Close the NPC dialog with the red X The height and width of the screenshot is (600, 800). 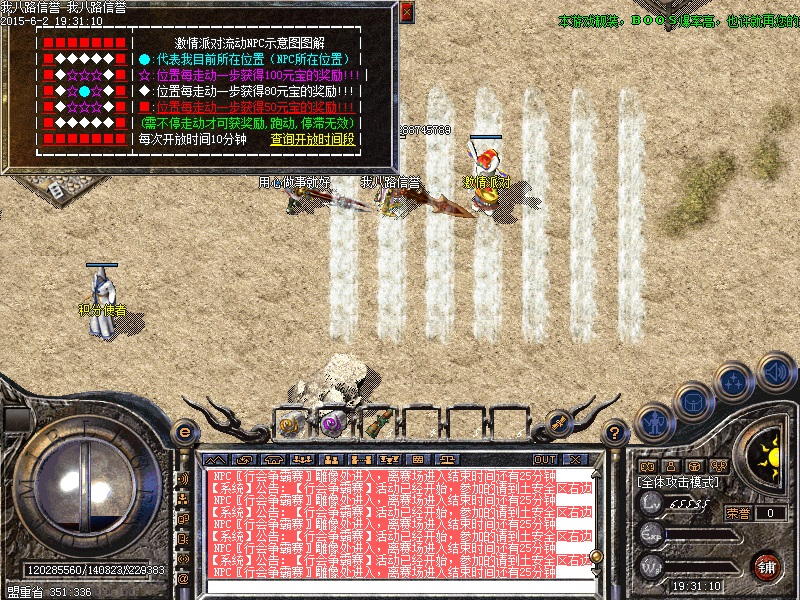click(x=406, y=12)
